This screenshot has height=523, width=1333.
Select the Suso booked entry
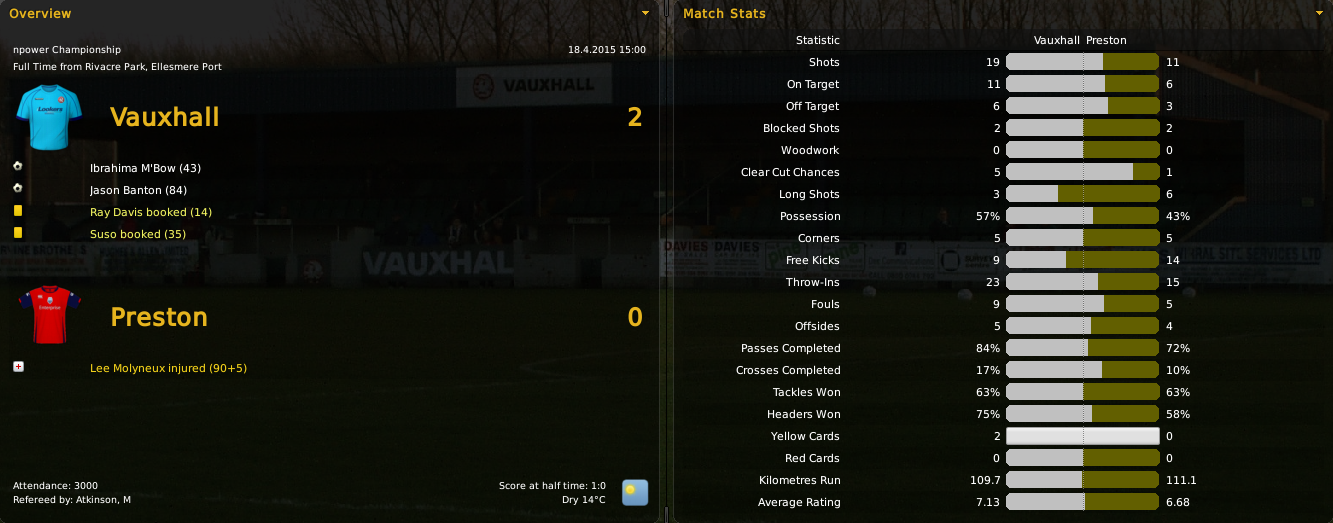pos(138,234)
